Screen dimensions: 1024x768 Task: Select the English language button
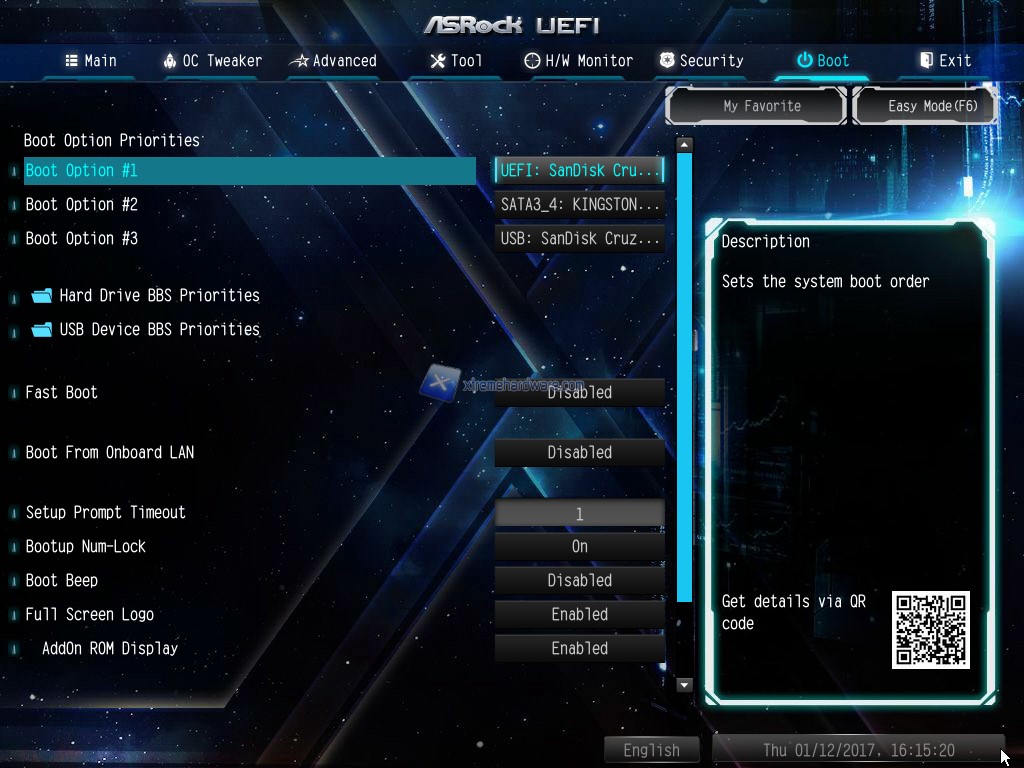(x=651, y=750)
